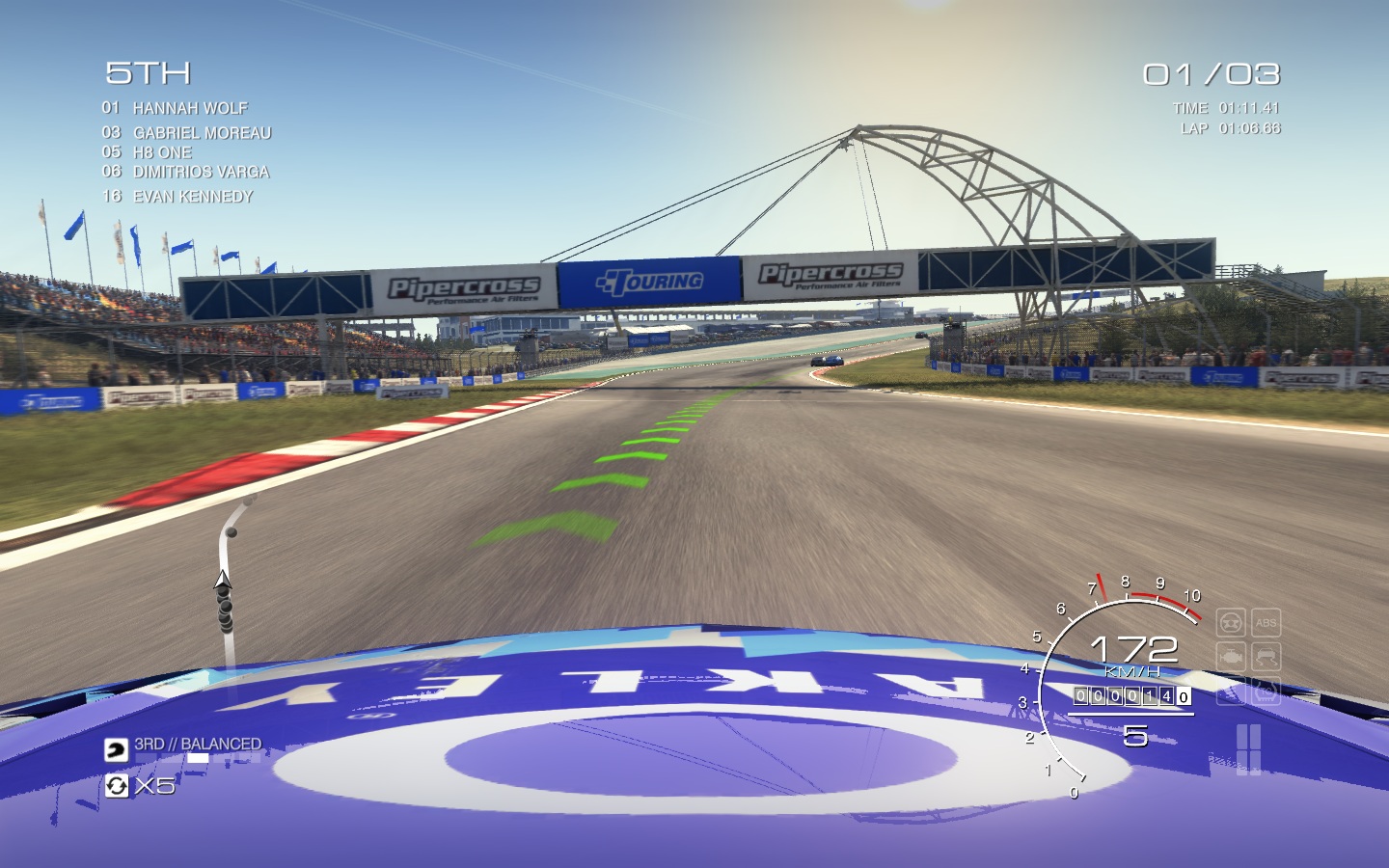Click the track minimap strip

point(228,579)
